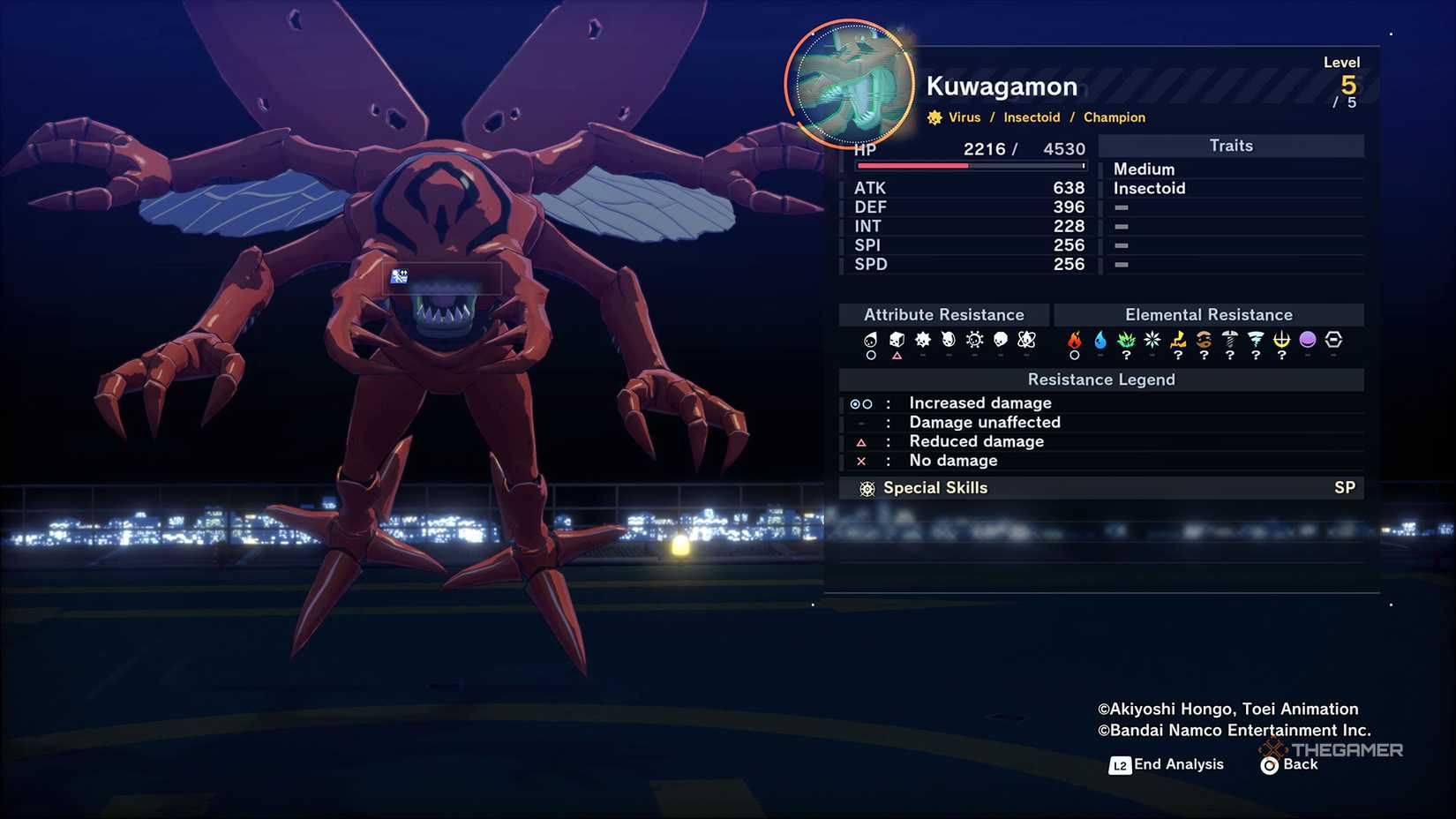The image size is (1456, 819).
Task: Click Kuwagamon's HP bar
Action: click(x=968, y=166)
